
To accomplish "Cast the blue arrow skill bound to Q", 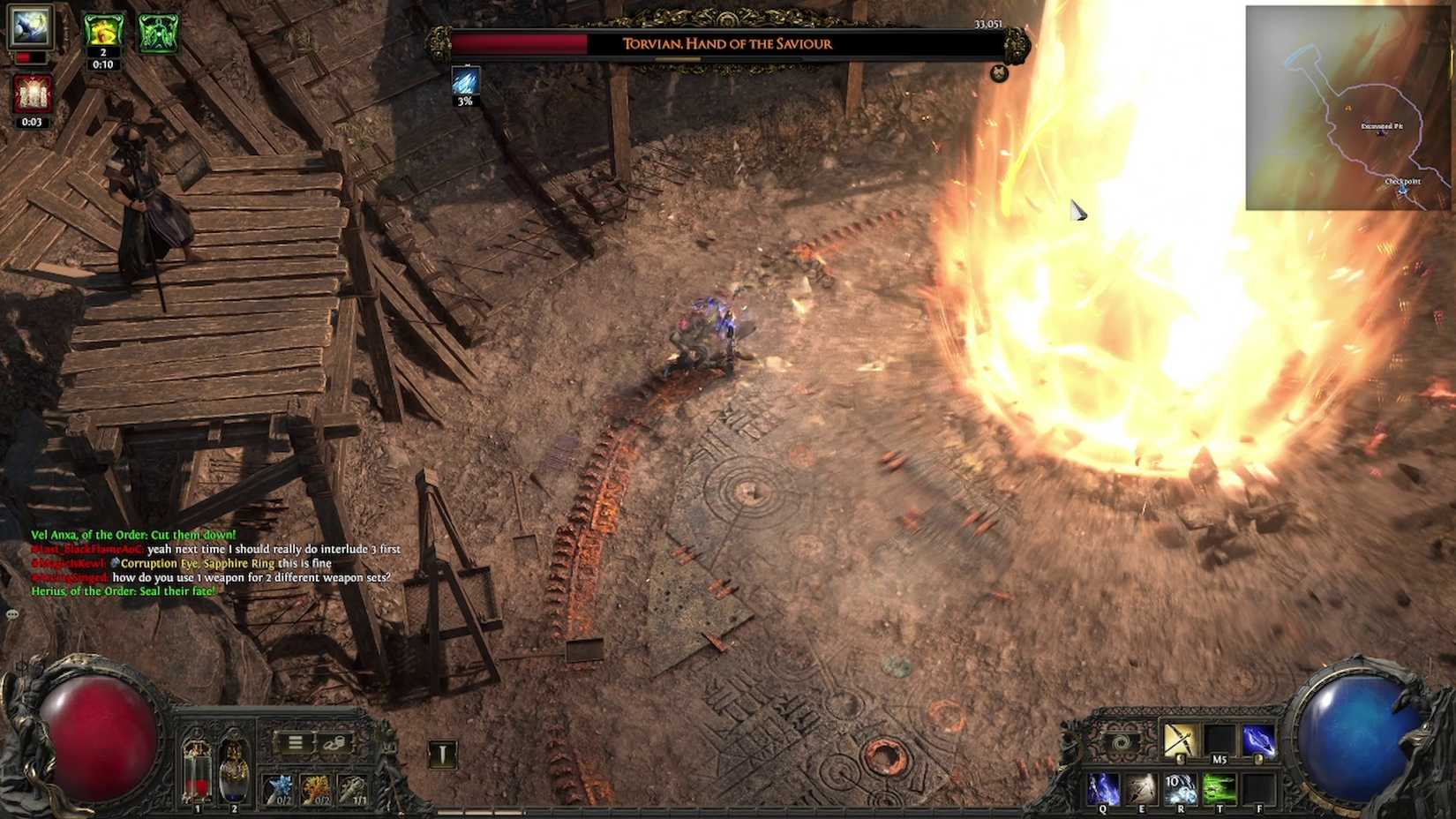I will pos(1102,787).
